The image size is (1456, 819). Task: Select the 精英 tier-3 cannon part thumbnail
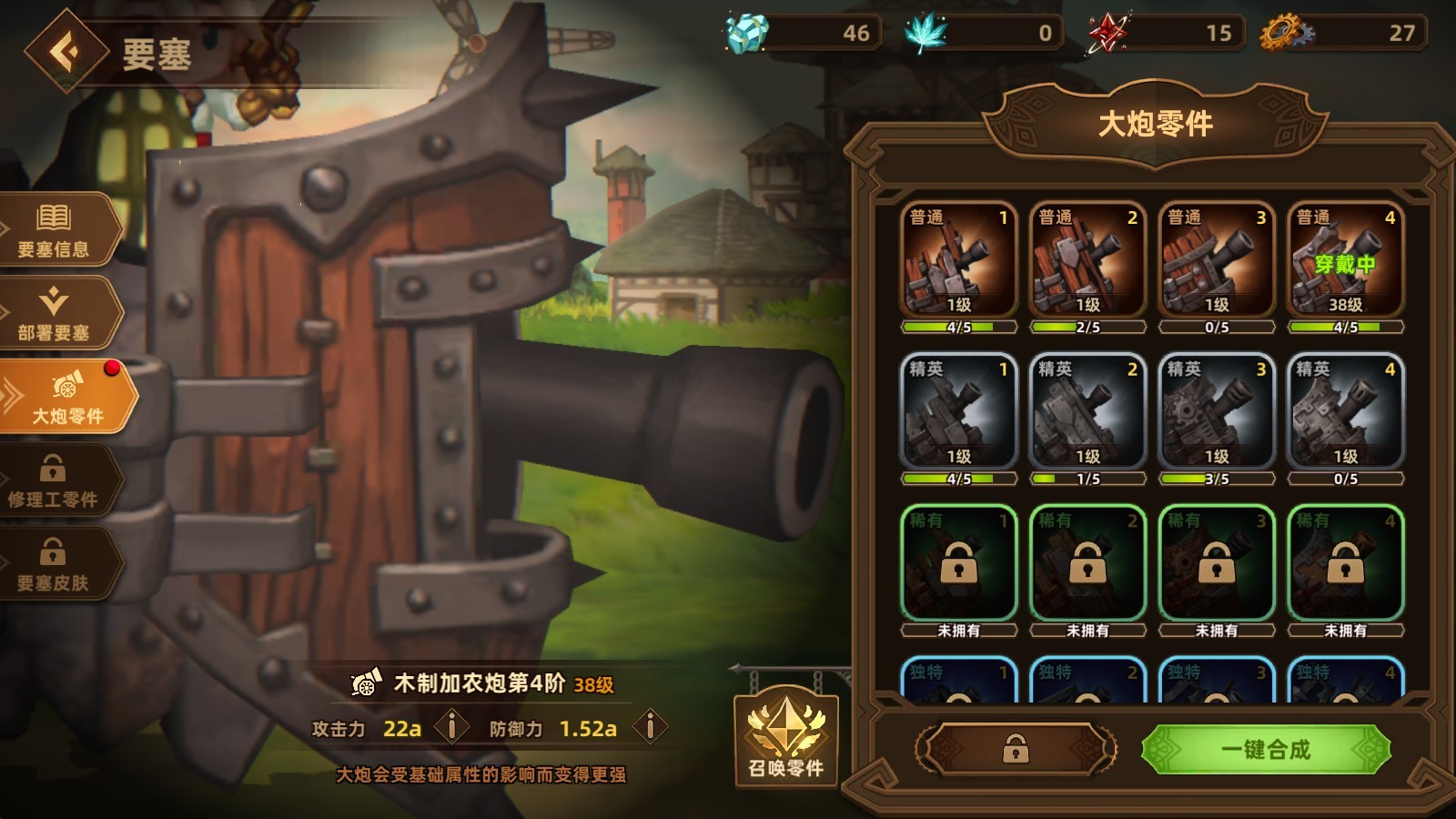1216,414
